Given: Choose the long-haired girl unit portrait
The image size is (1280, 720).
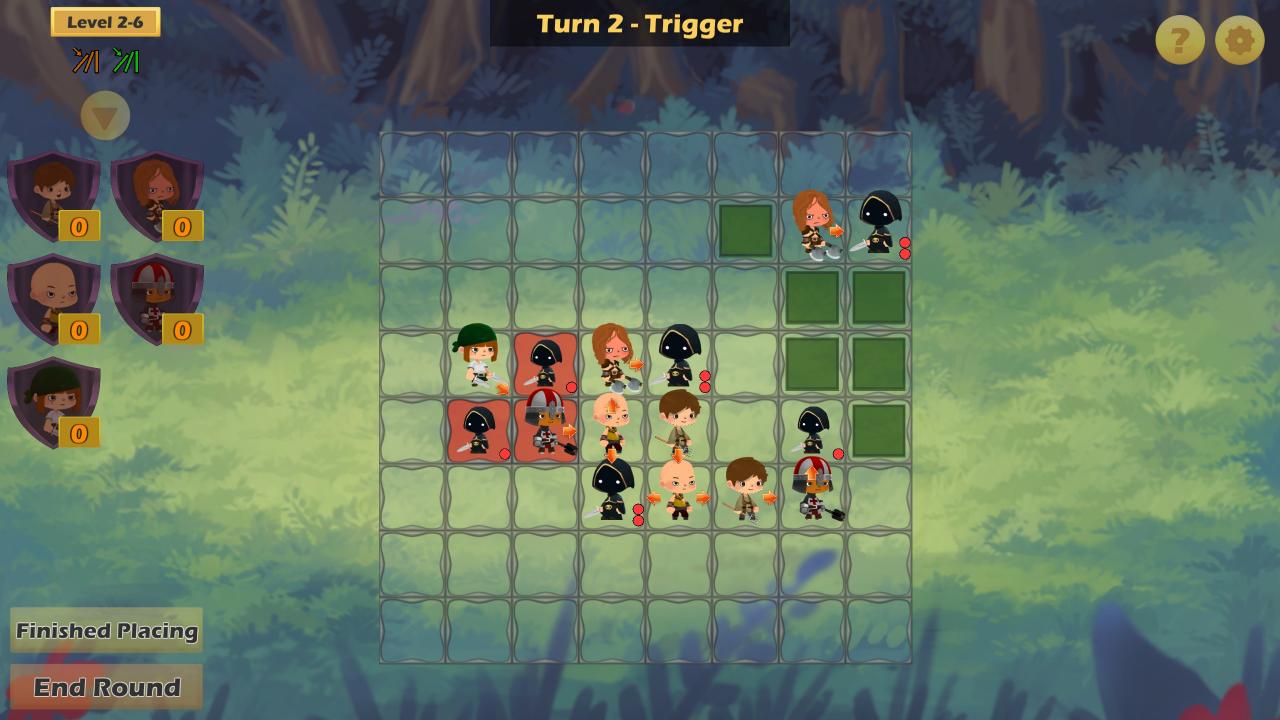Looking at the screenshot, I should click(157, 196).
